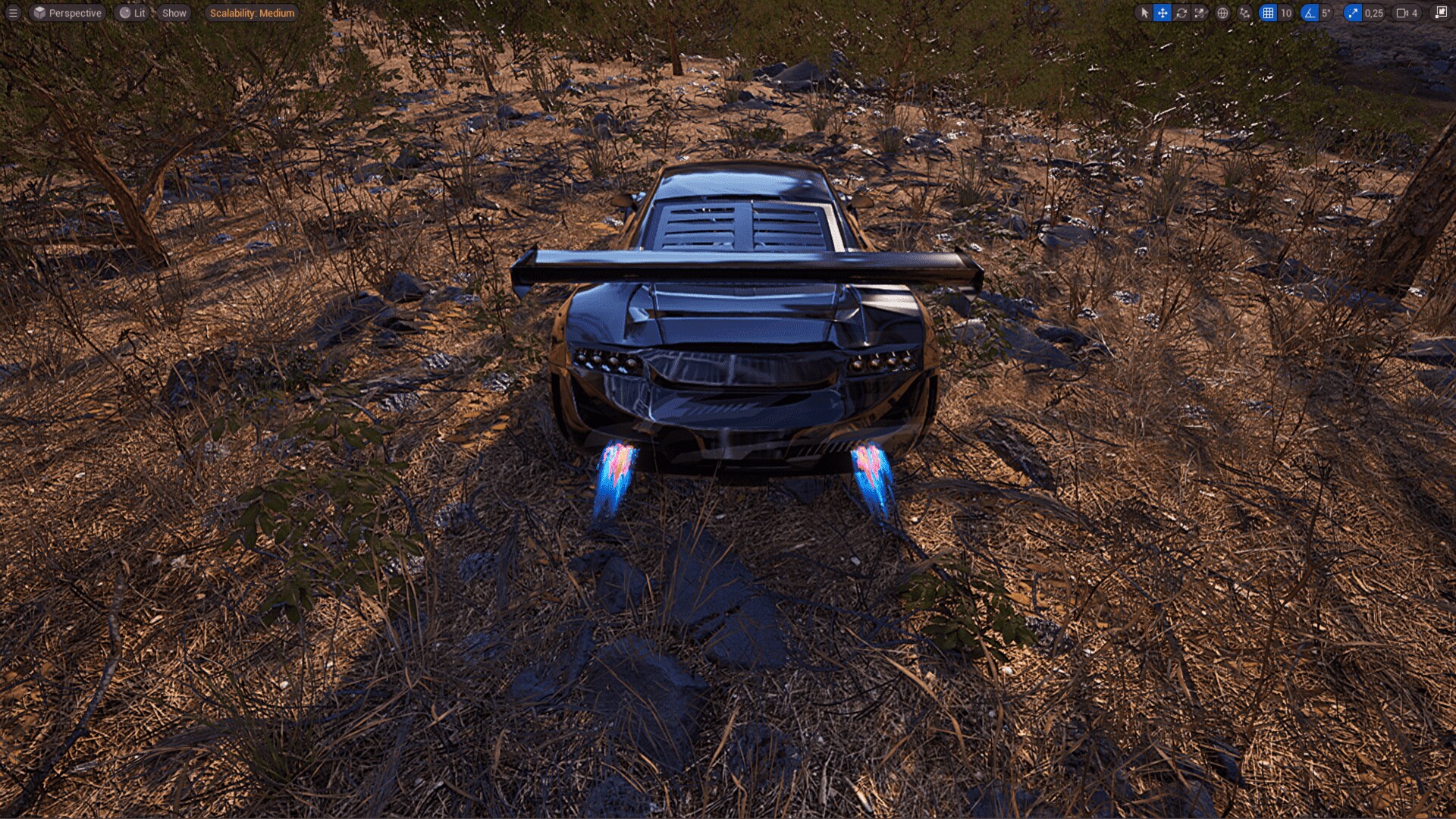1456x819 pixels.
Task: Click the Scalability: Medium button
Action: 250,13
